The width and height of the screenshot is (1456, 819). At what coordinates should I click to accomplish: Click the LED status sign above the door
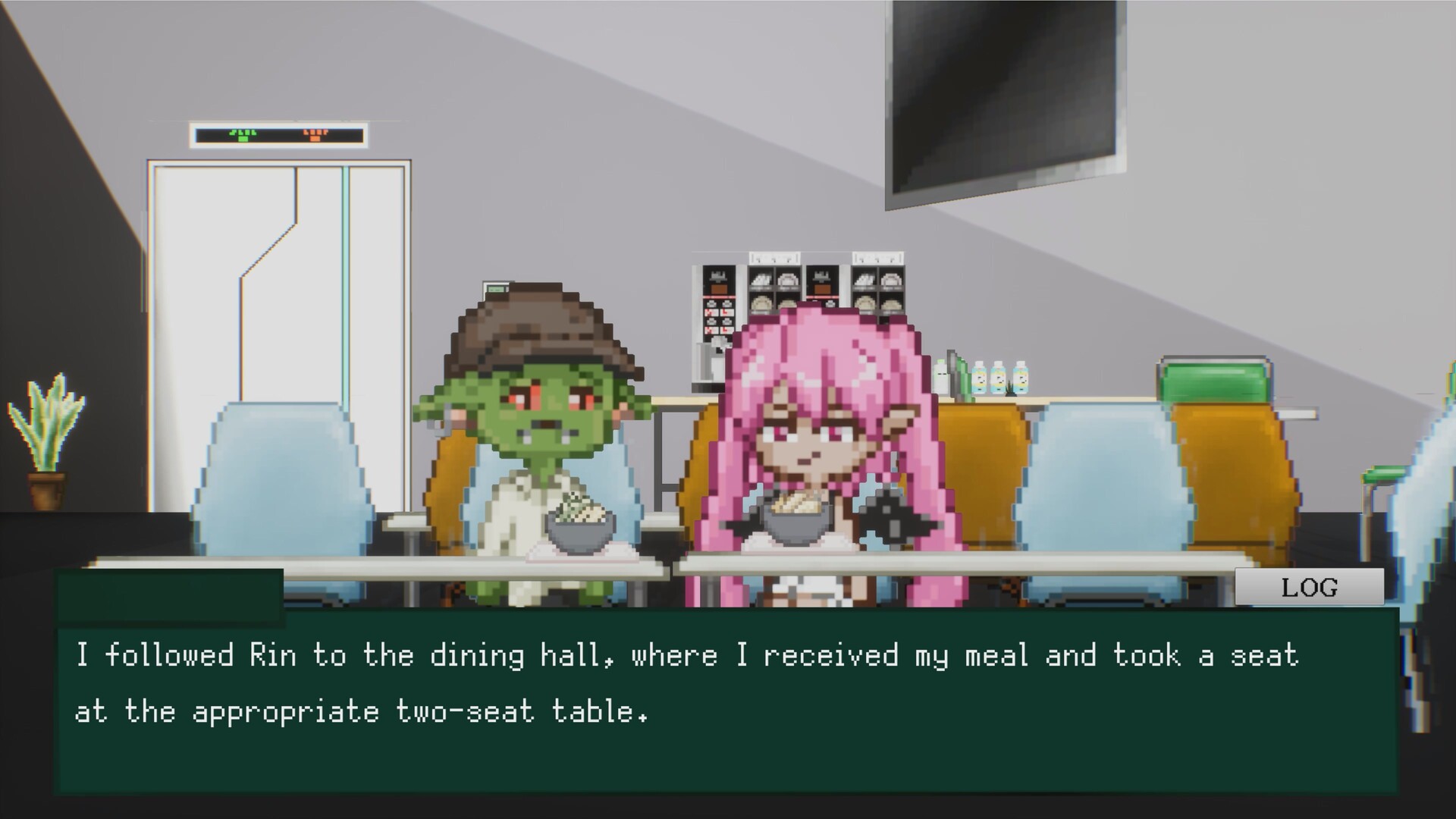278,135
